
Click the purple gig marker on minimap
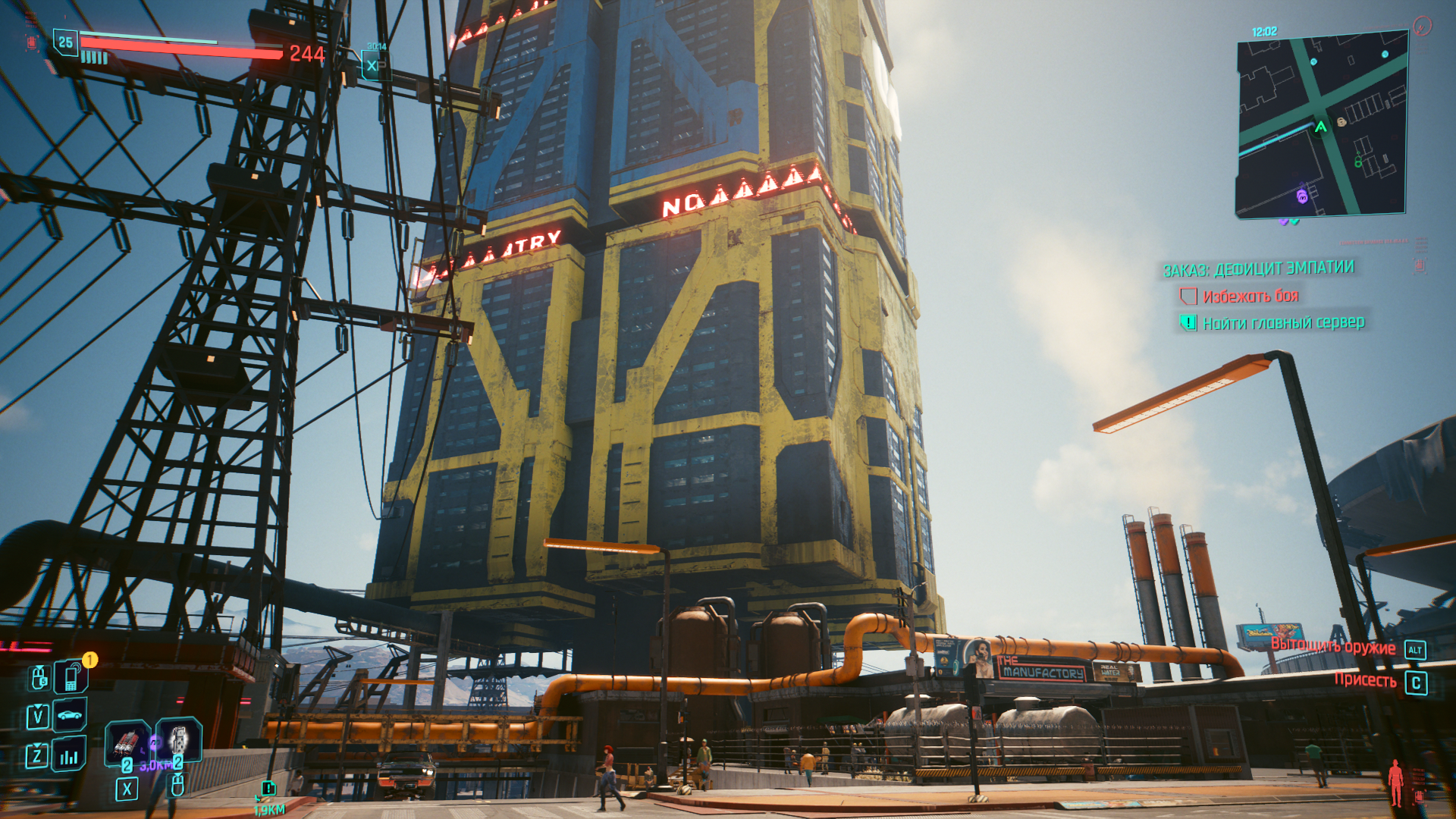tap(1302, 197)
